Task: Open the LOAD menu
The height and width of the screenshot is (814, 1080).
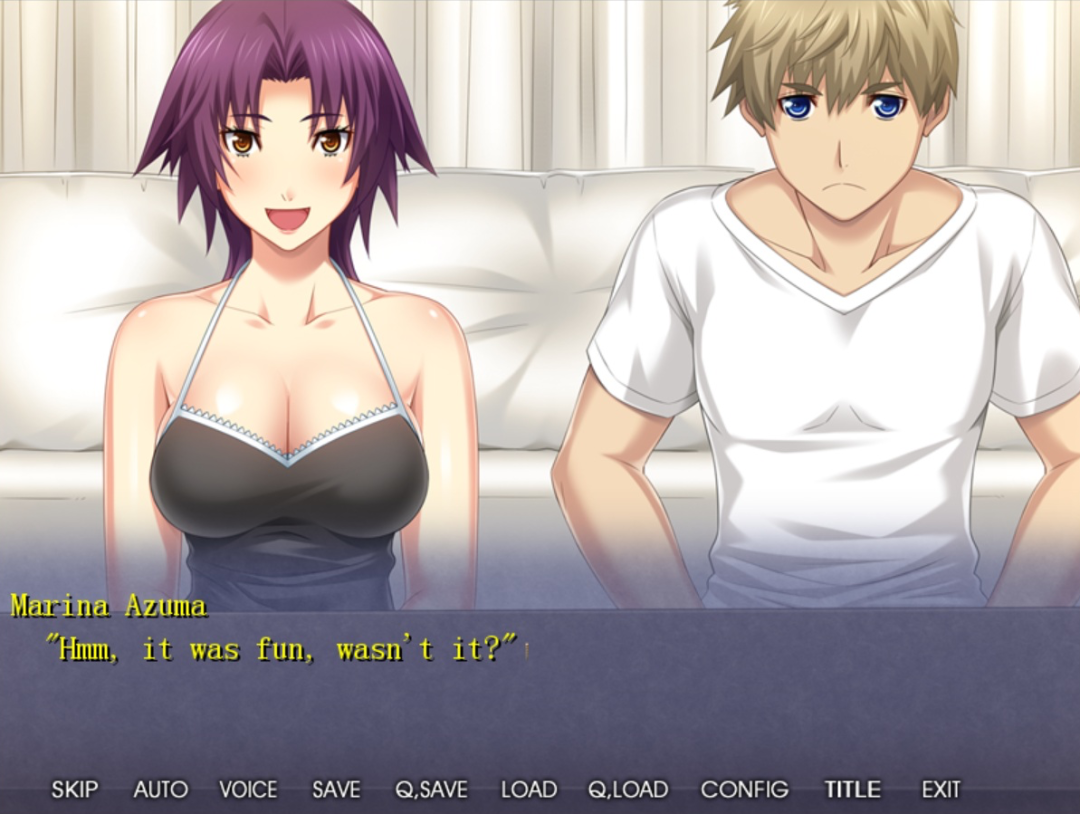Action: point(529,790)
